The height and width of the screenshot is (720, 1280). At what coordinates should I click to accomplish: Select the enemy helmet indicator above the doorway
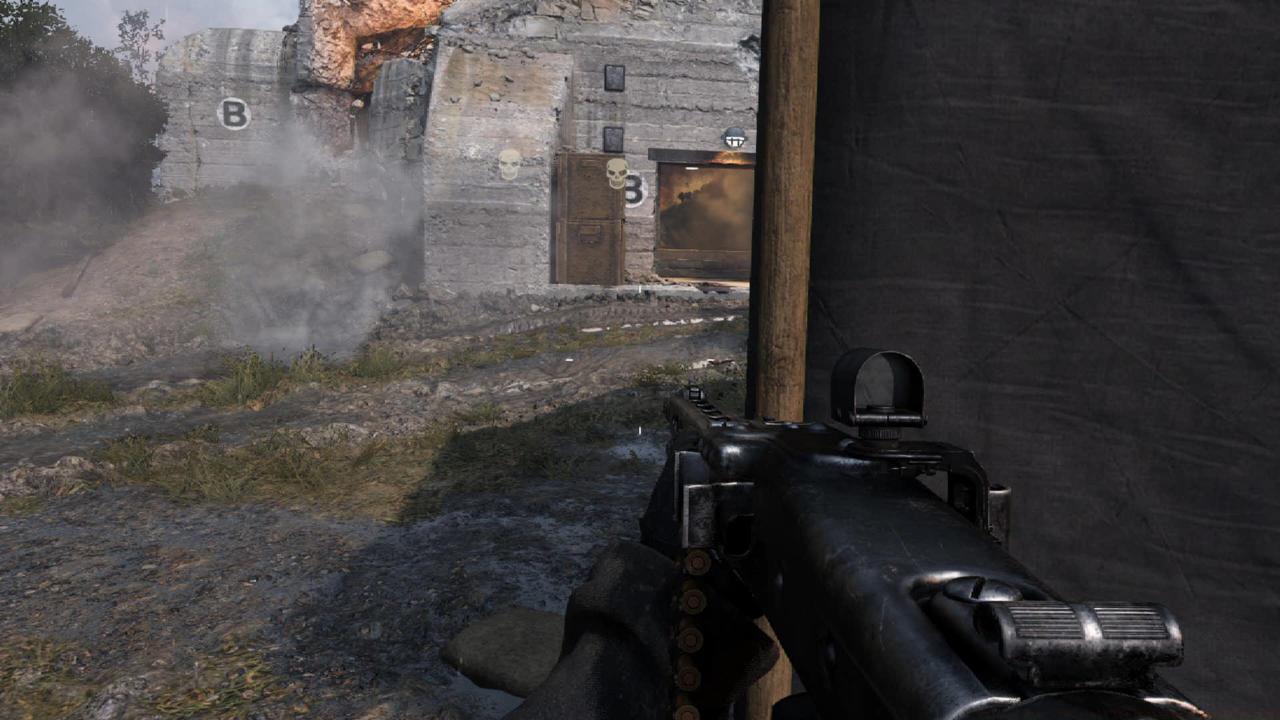(733, 138)
